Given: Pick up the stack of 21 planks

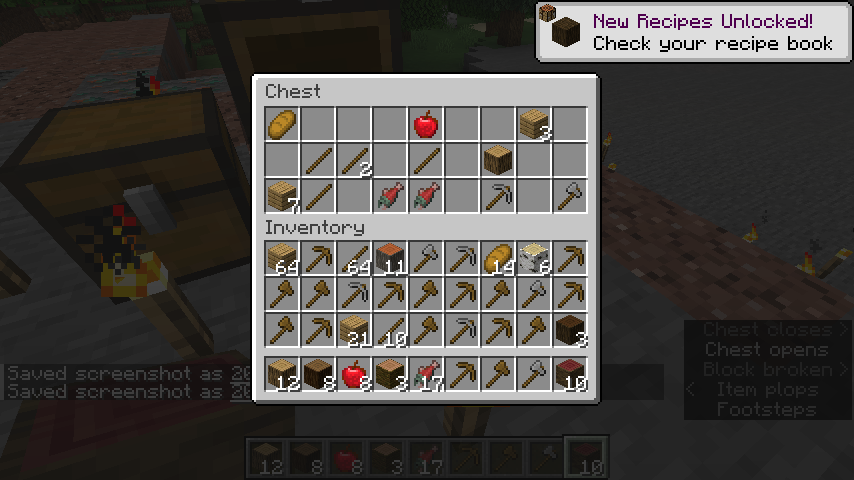Looking at the screenshot, I should tap(354, 330).
